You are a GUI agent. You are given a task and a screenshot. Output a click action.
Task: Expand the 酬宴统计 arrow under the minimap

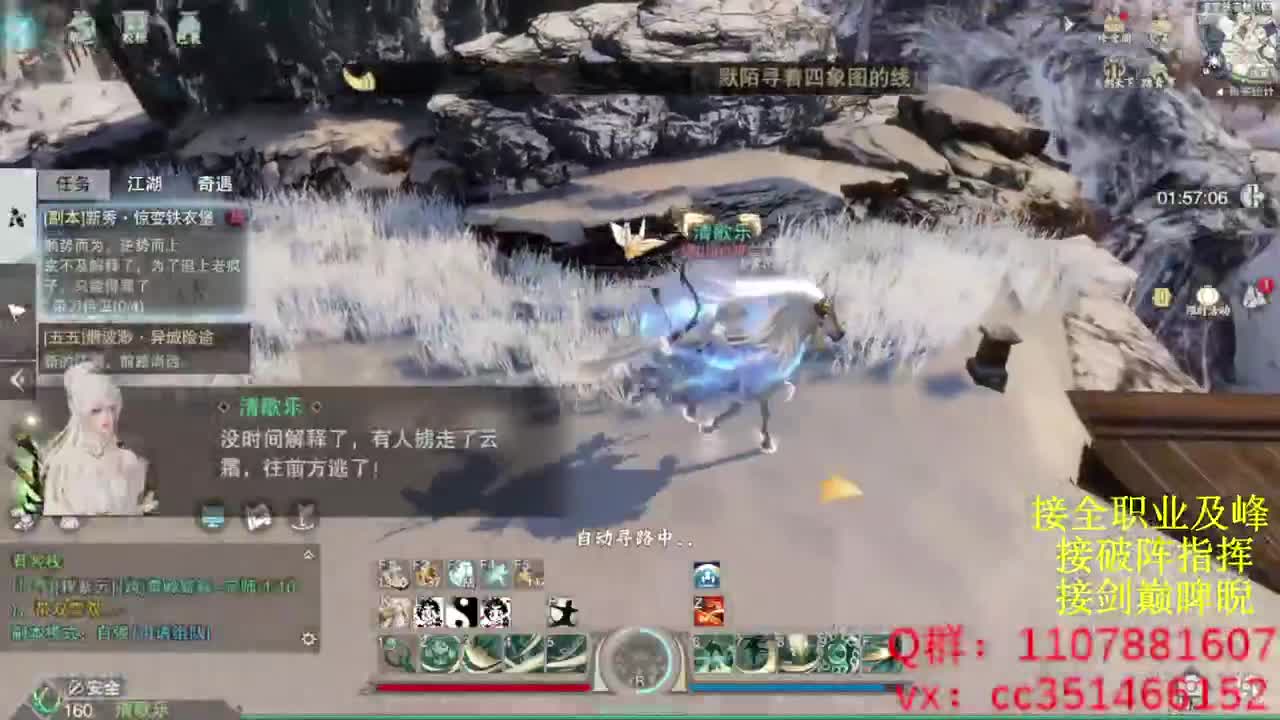point(1219,91)
